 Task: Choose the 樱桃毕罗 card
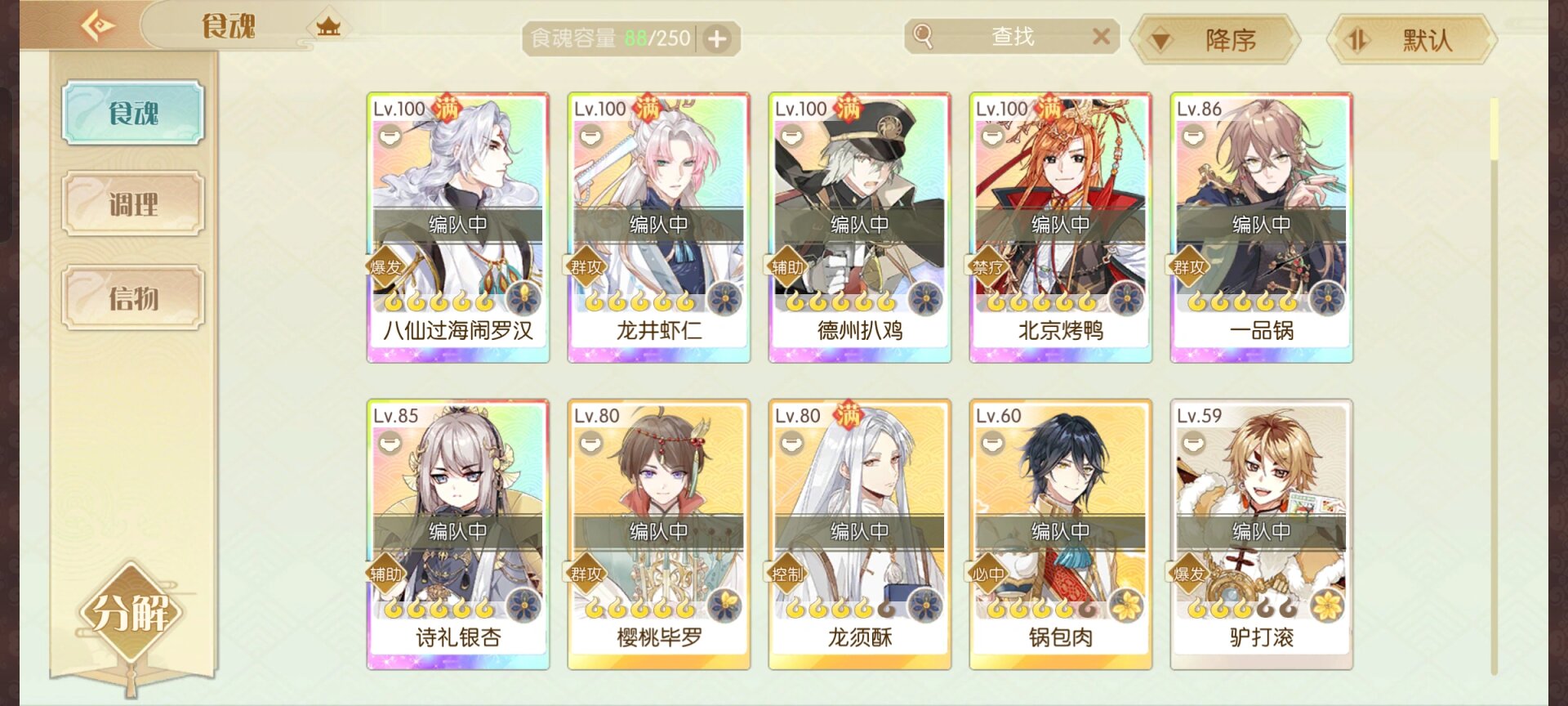click(x=659, y=534)
